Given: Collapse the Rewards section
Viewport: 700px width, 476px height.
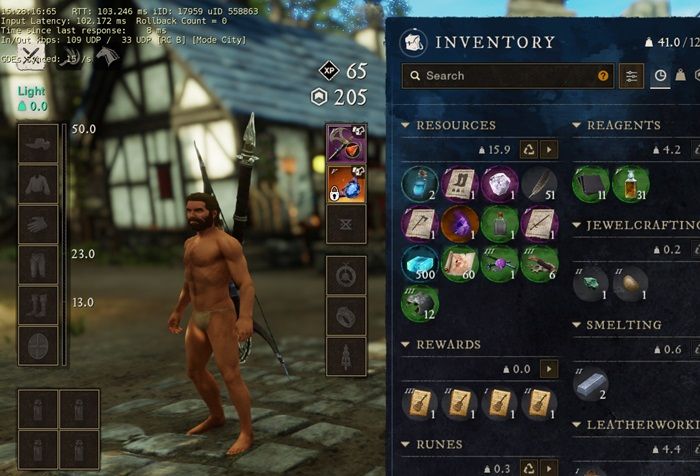Looking at the screenshot, I should [x=406, y=344].
